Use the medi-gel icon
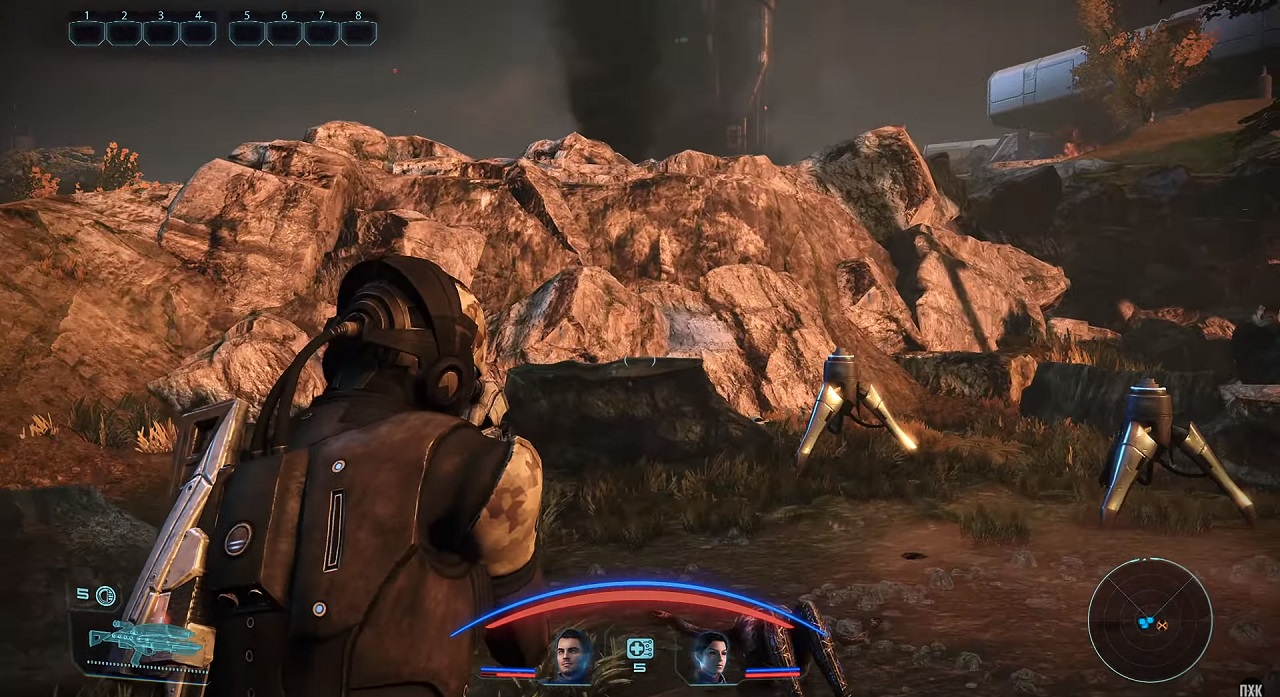 pyautogui.click(x=640, y=648)
